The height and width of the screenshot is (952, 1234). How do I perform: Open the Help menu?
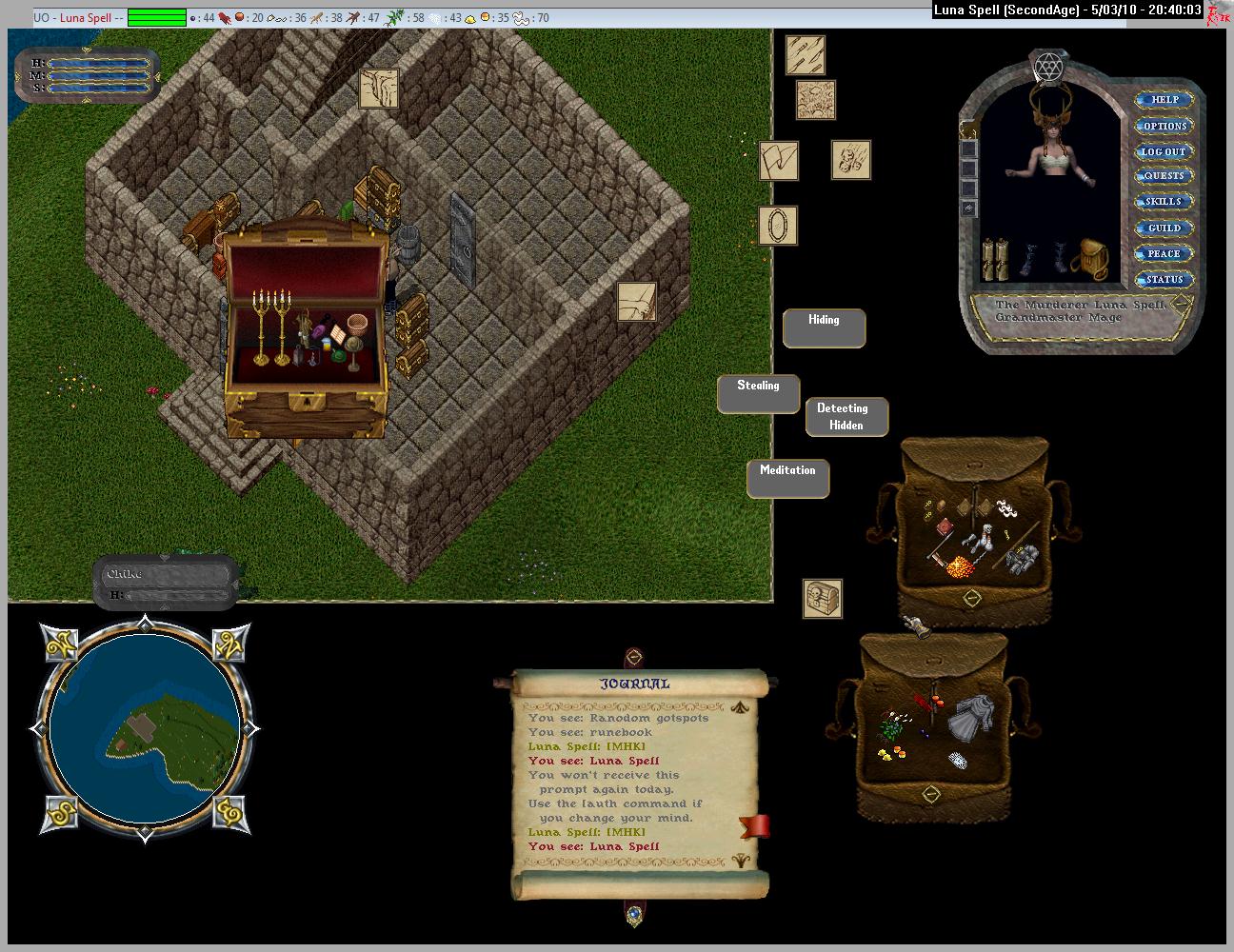[x=1164, y=100]
